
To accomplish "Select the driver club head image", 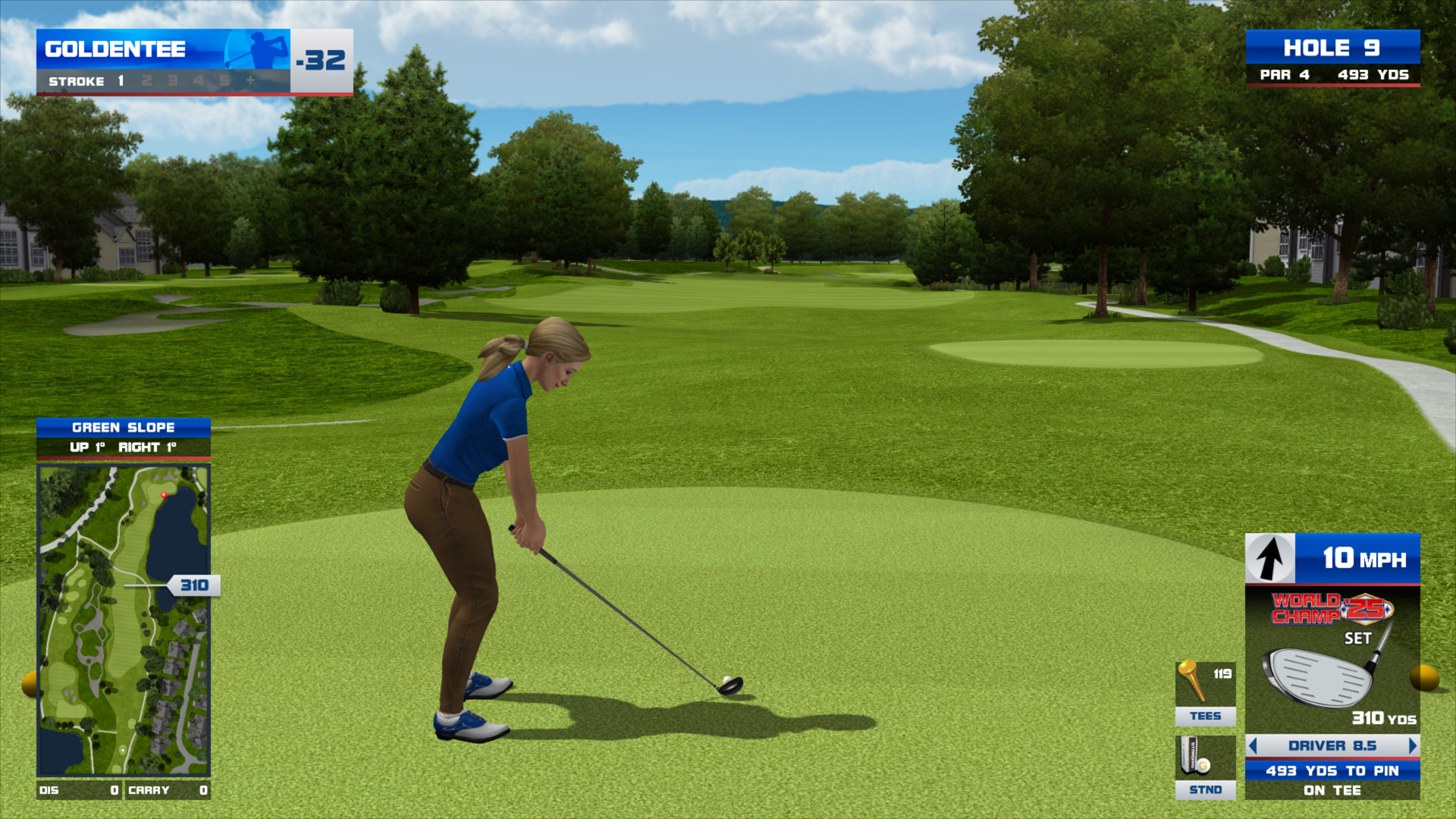I will pos(1319,676).
